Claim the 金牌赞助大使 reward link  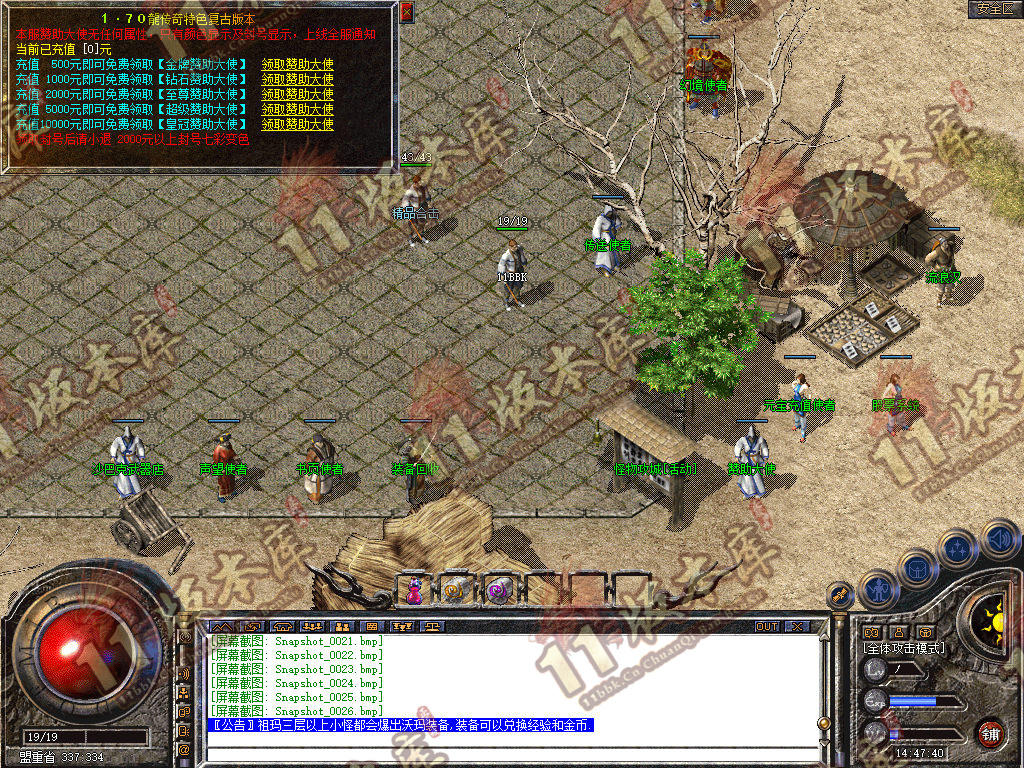click(x=297, y=64)
